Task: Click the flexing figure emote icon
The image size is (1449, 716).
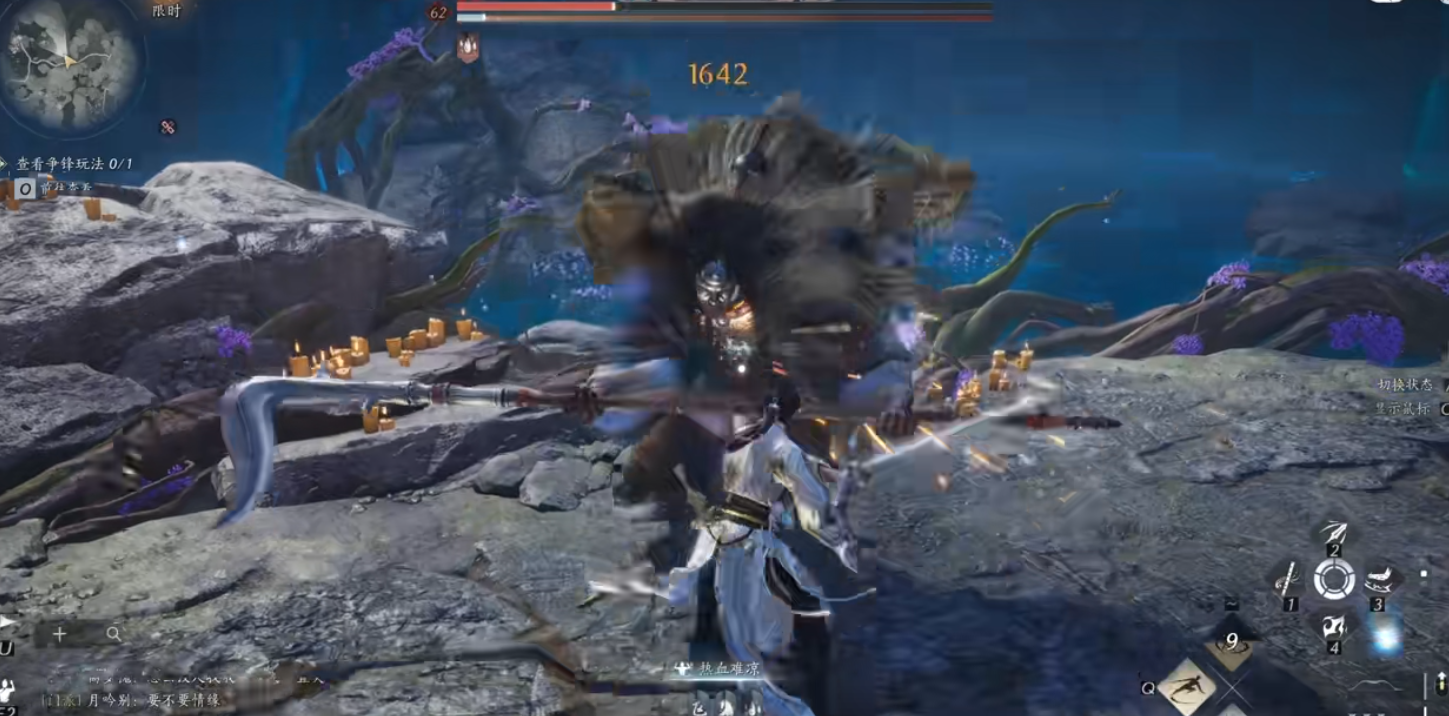Action: tap(7, 690)
